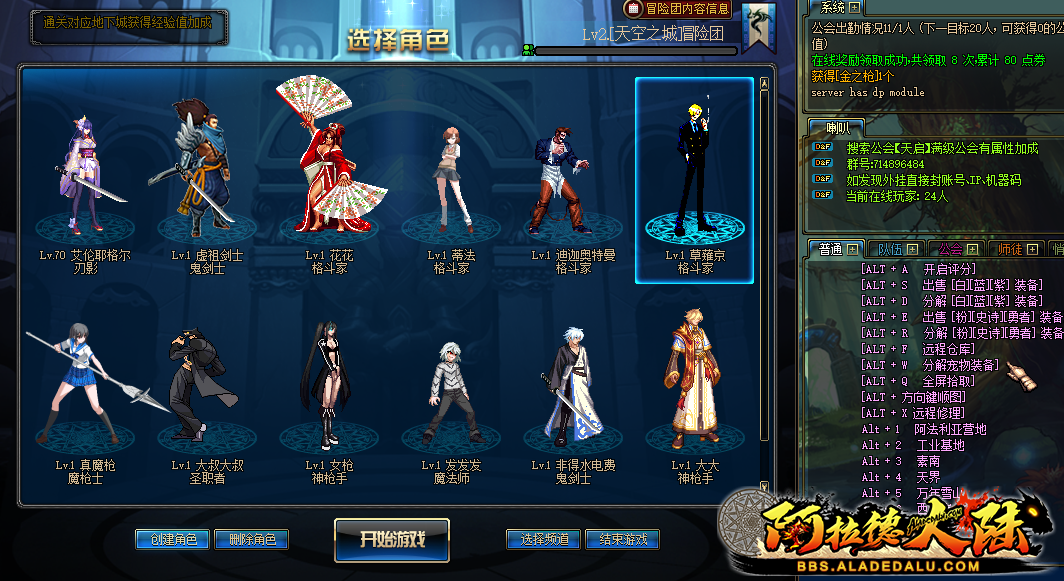Open 选择频道 channel selection
Screen dimensions: 1064x581
[544, 539]
